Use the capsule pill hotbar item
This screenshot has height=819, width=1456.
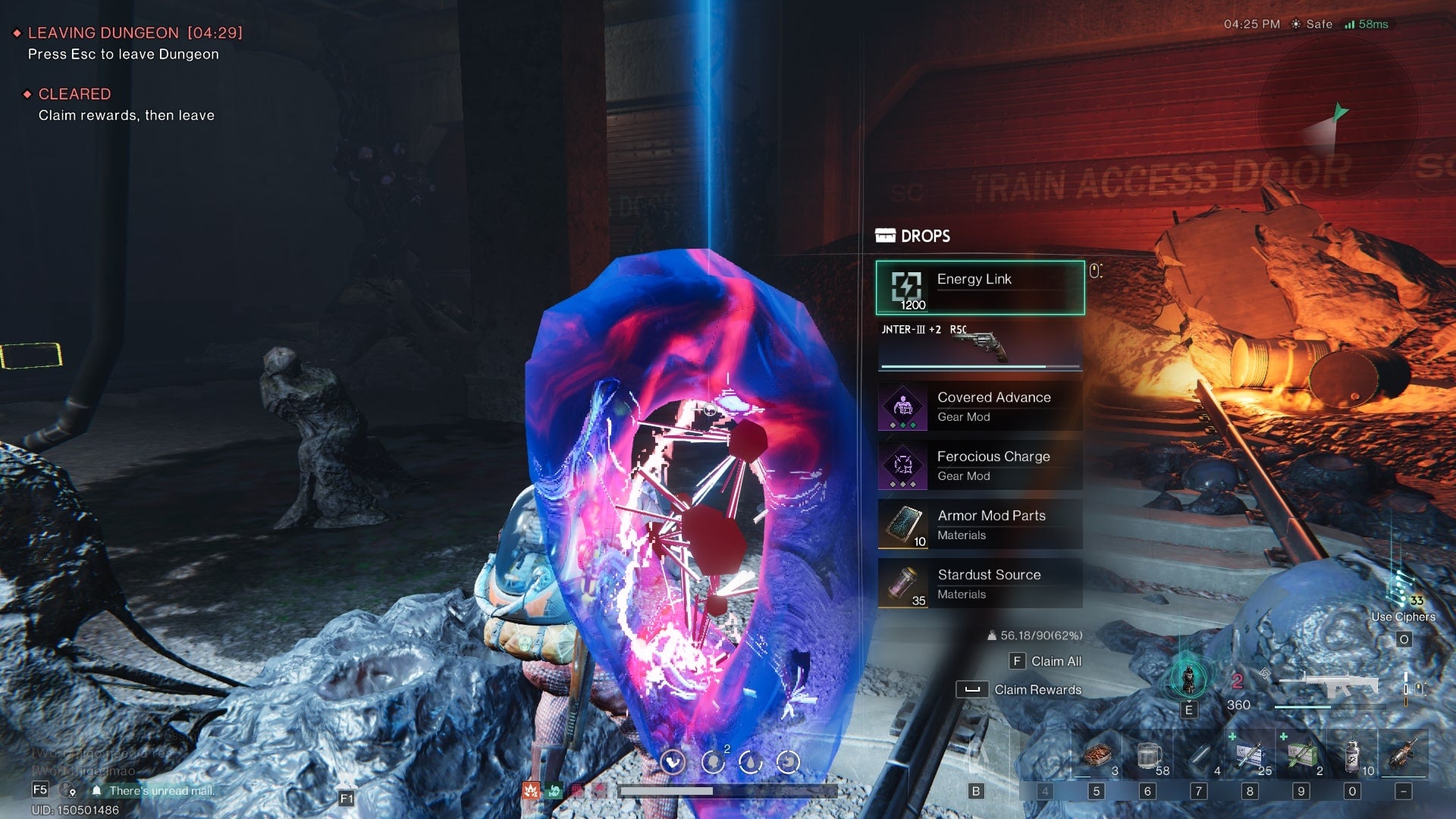point(1199,755)
